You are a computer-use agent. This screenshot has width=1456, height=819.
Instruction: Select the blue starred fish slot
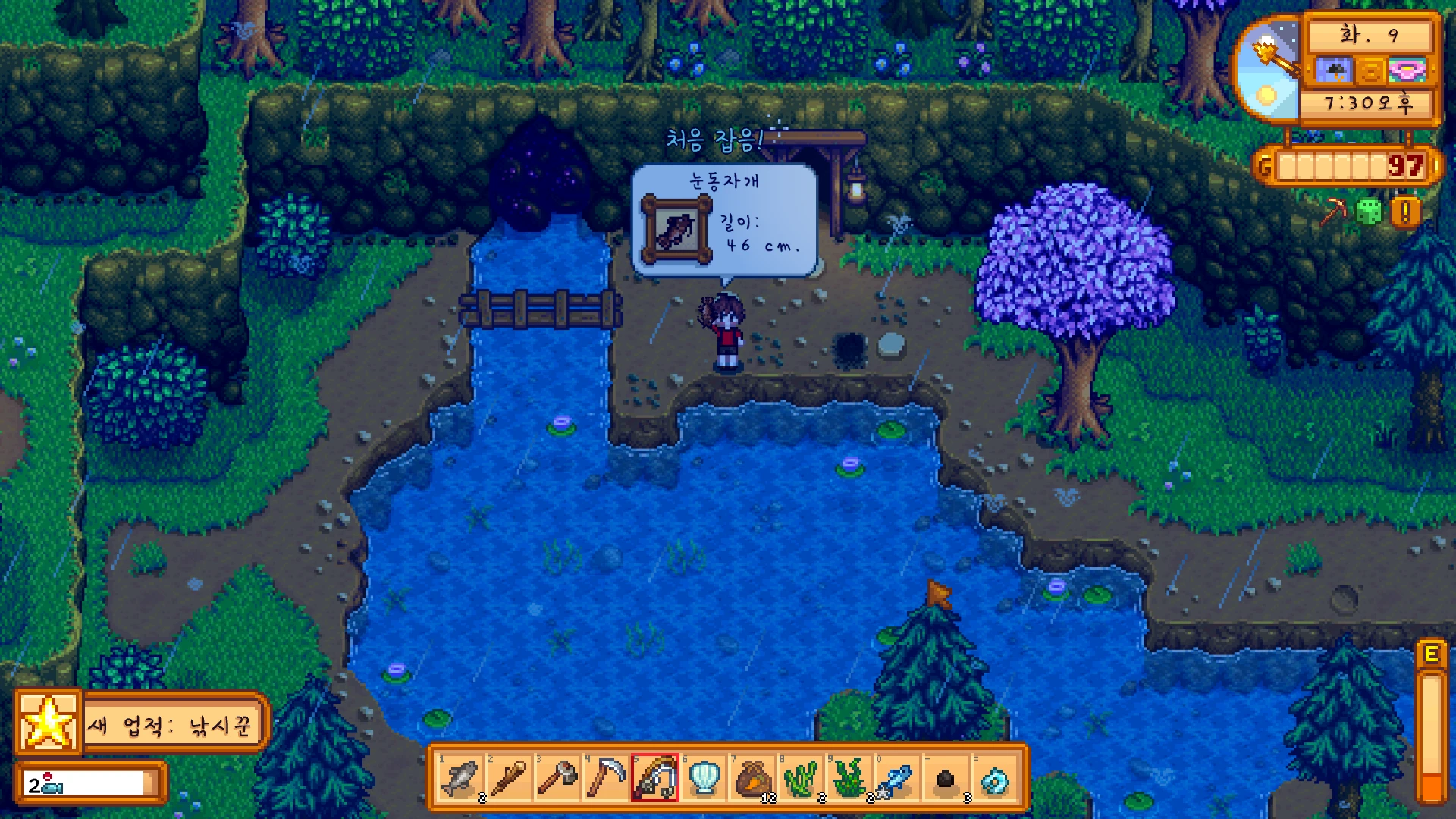click(897, 778)
